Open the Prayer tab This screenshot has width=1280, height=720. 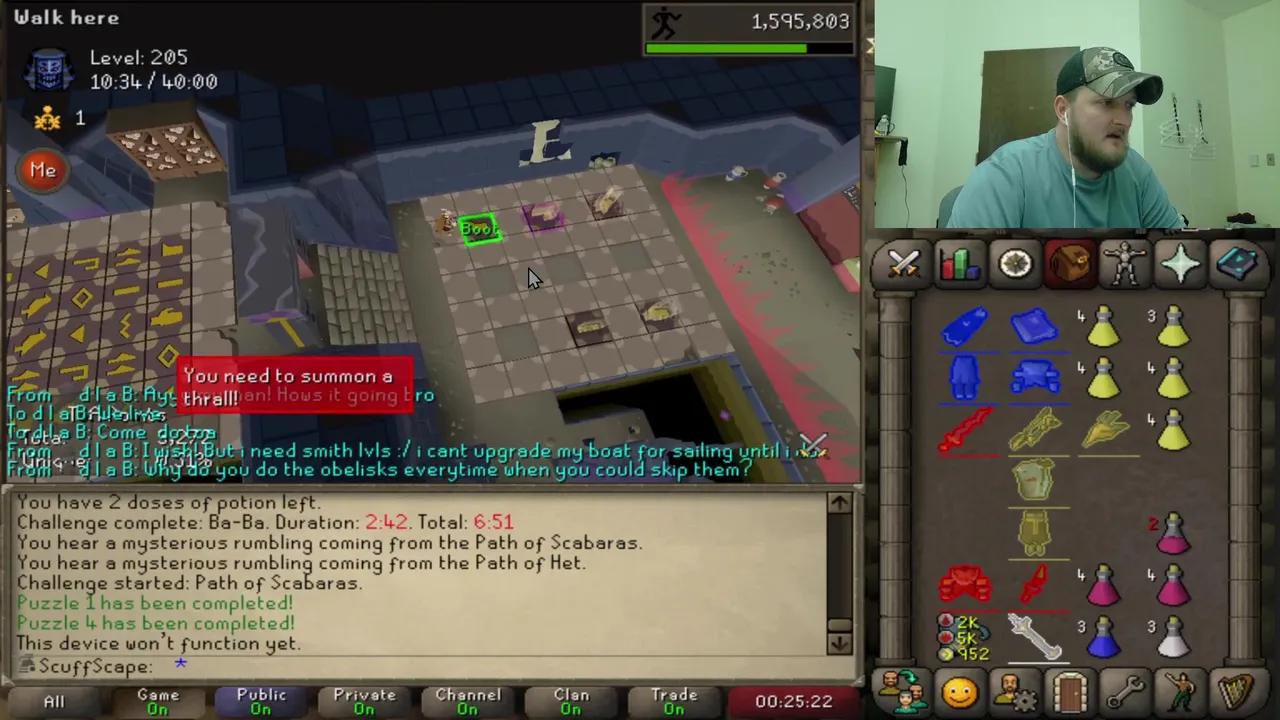pos(1180,263)
